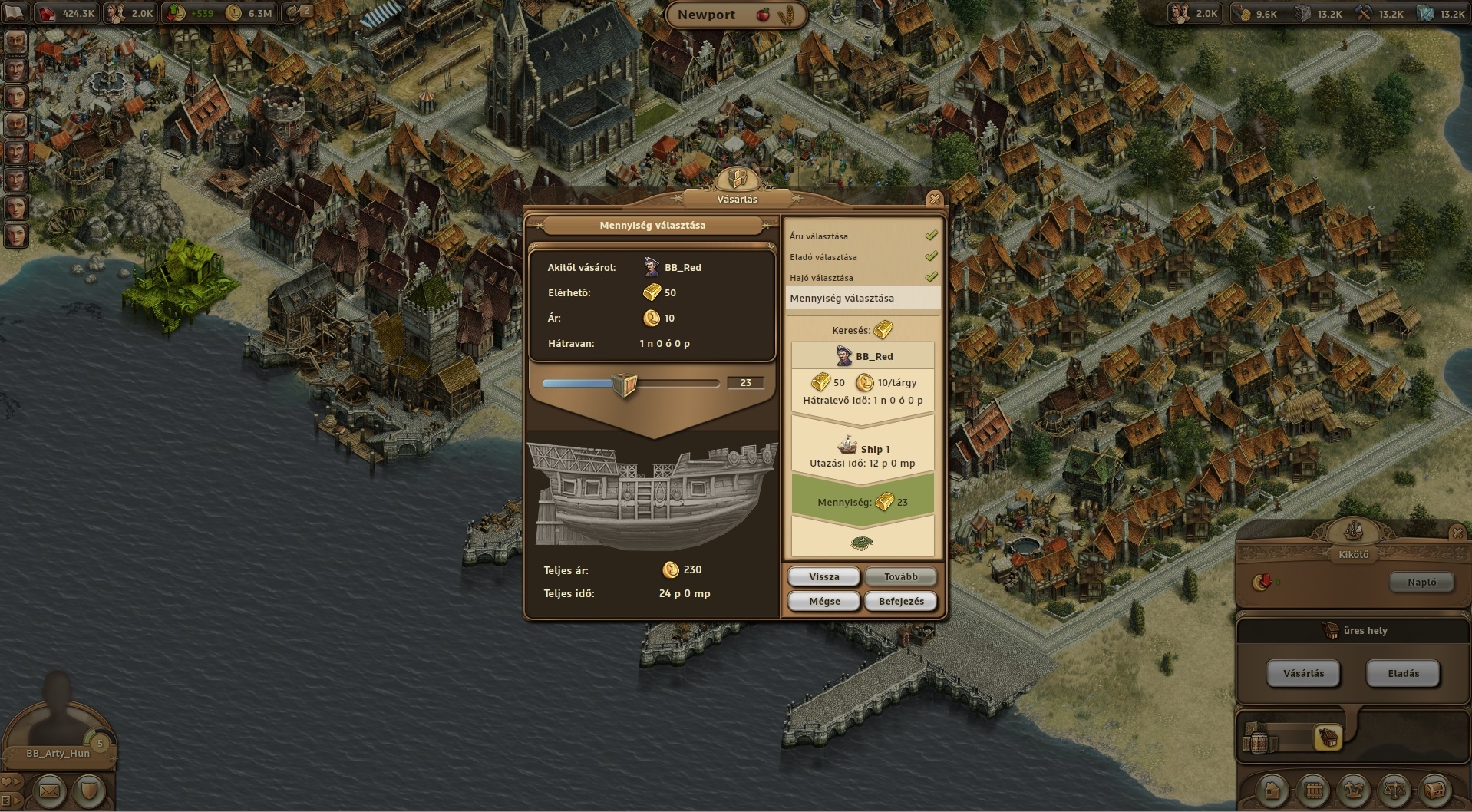The height and width of the screenshot is (812, 1472).
Task: Click the Newport city name banner
Action: pyautogui.click(x=706, y=15)
